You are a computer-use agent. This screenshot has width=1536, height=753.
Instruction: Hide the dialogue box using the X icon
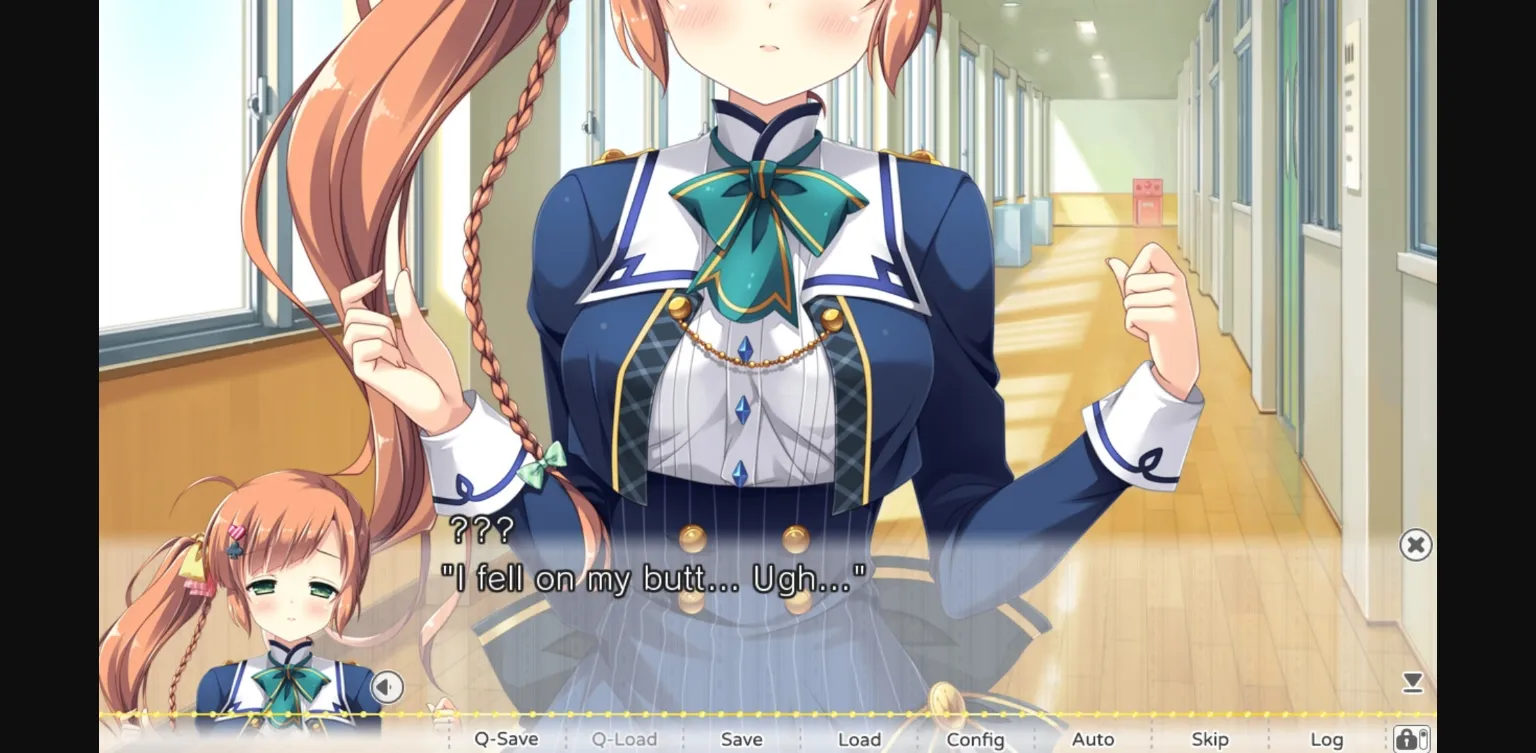(1417, 544)
